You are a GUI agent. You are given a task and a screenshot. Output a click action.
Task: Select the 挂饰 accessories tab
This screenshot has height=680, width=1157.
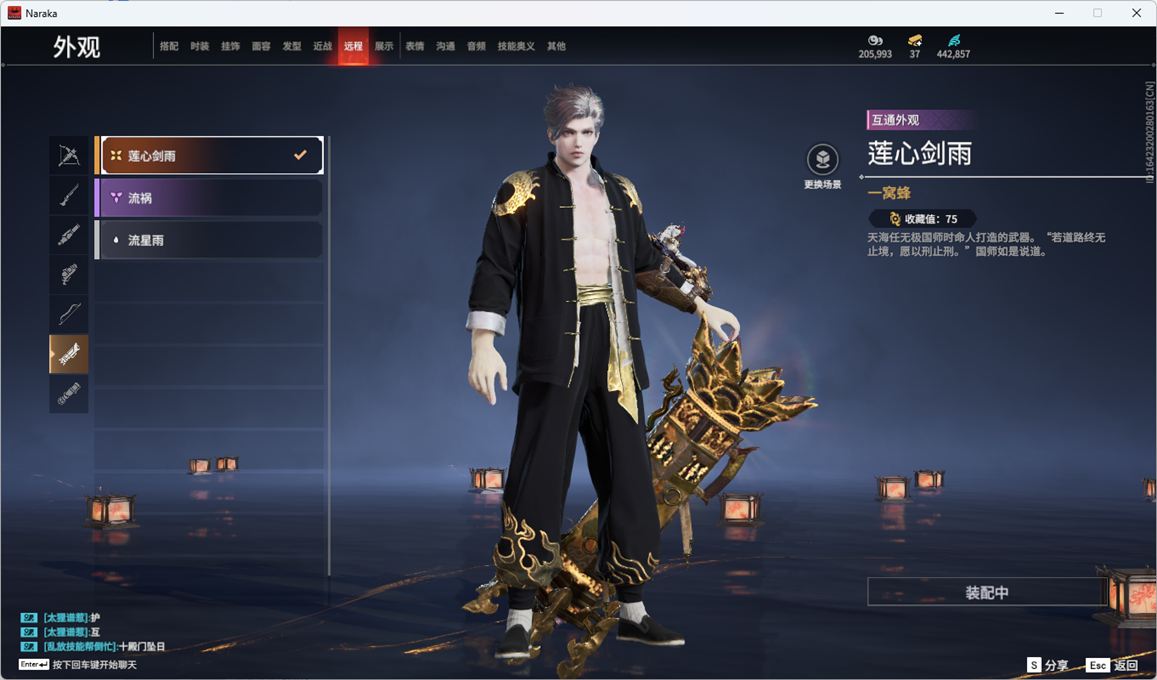(x=230, y=46)
